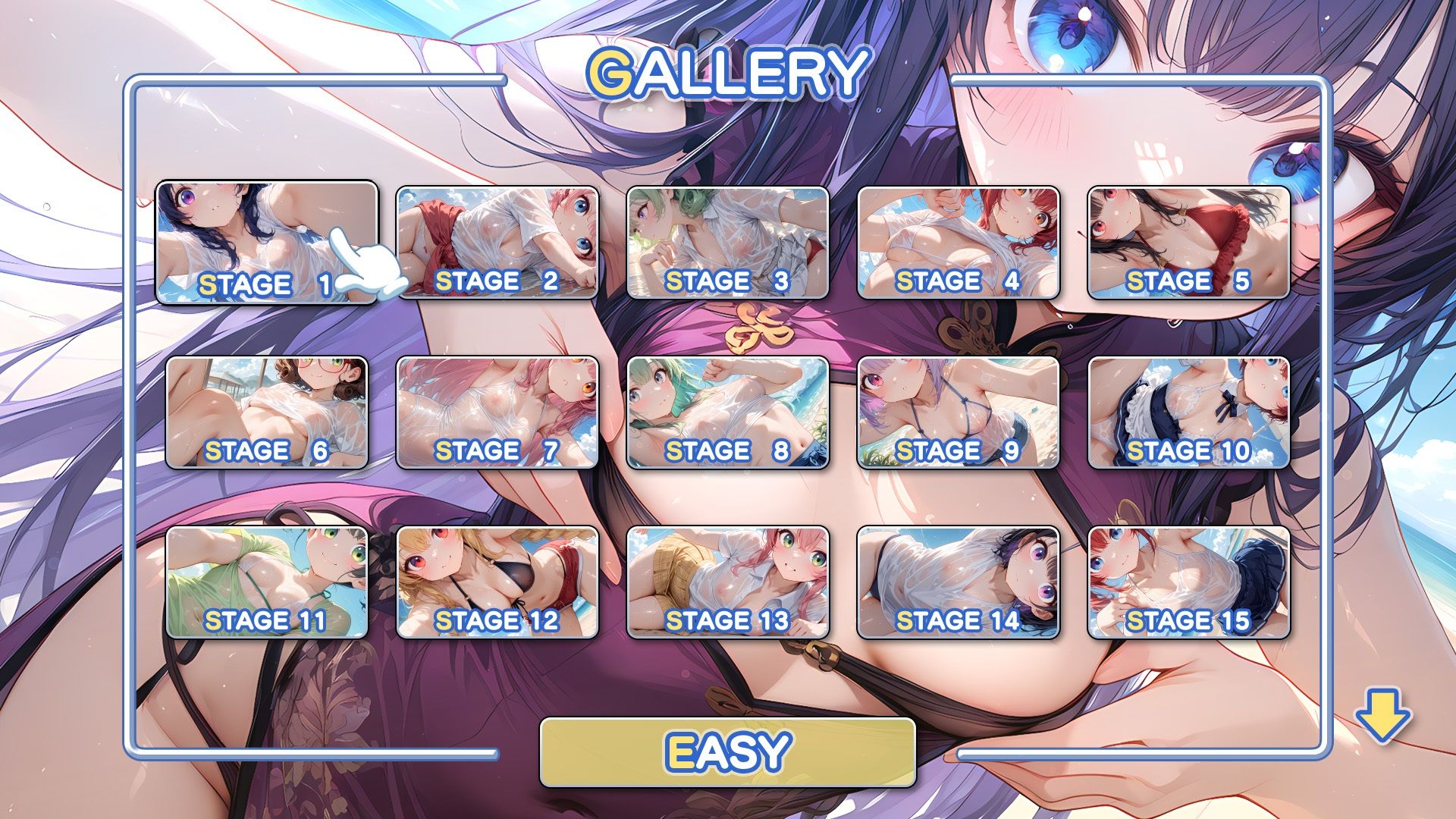Select the Stage 6 thumbnail
The height and width of the screenshot is (819, 1456).
click(x=266, y=413)
